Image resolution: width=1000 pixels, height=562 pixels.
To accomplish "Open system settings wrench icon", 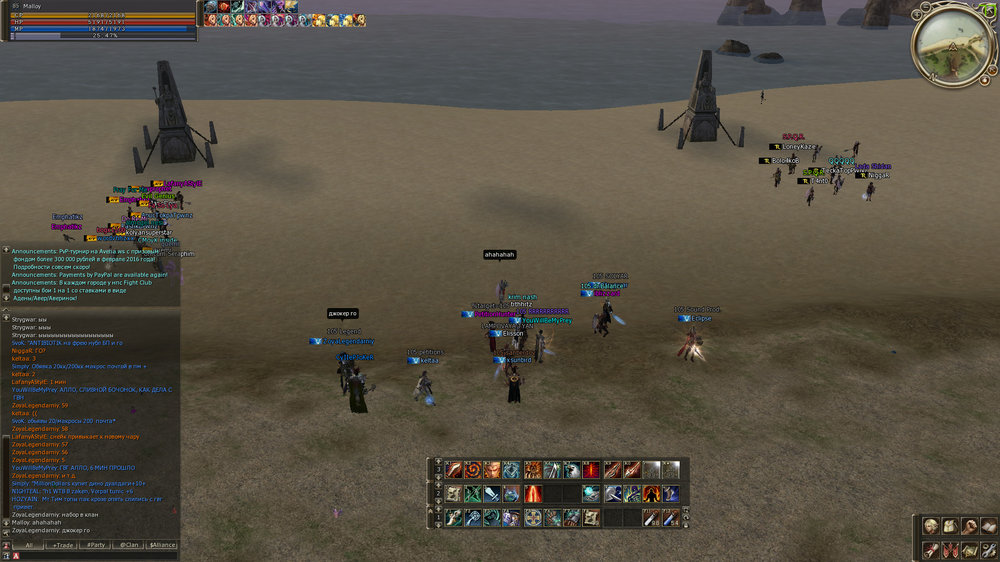I will click(988, 549).
